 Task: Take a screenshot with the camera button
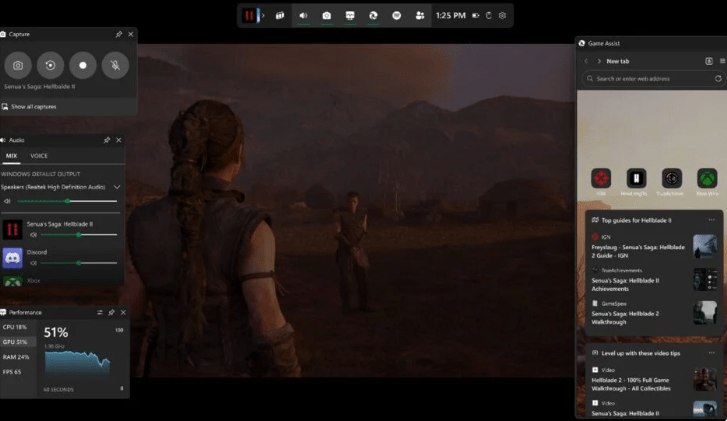18,65
